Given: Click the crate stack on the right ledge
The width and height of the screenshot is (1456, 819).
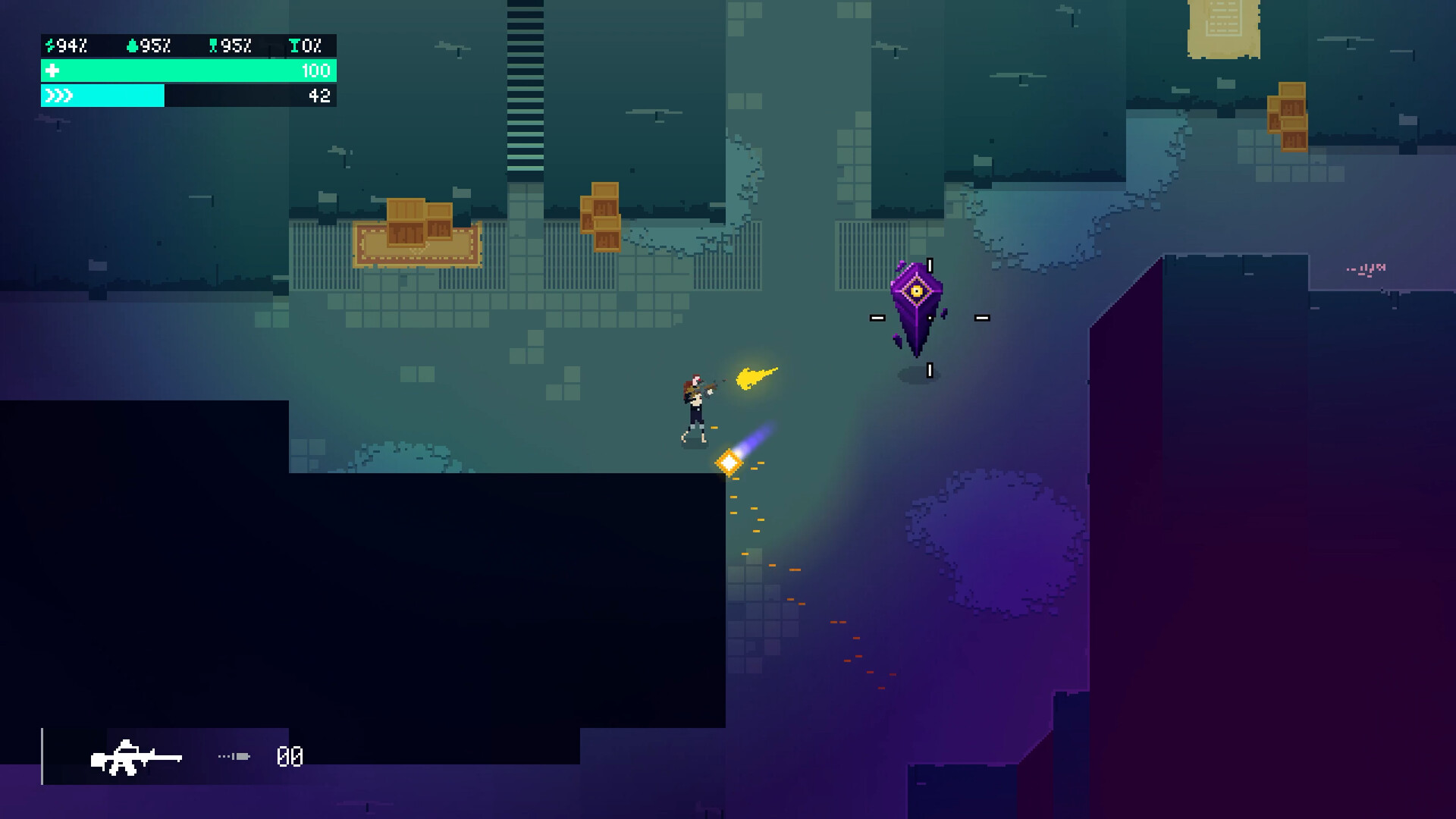Looking at the screenshot, I should coord(1287,115).
